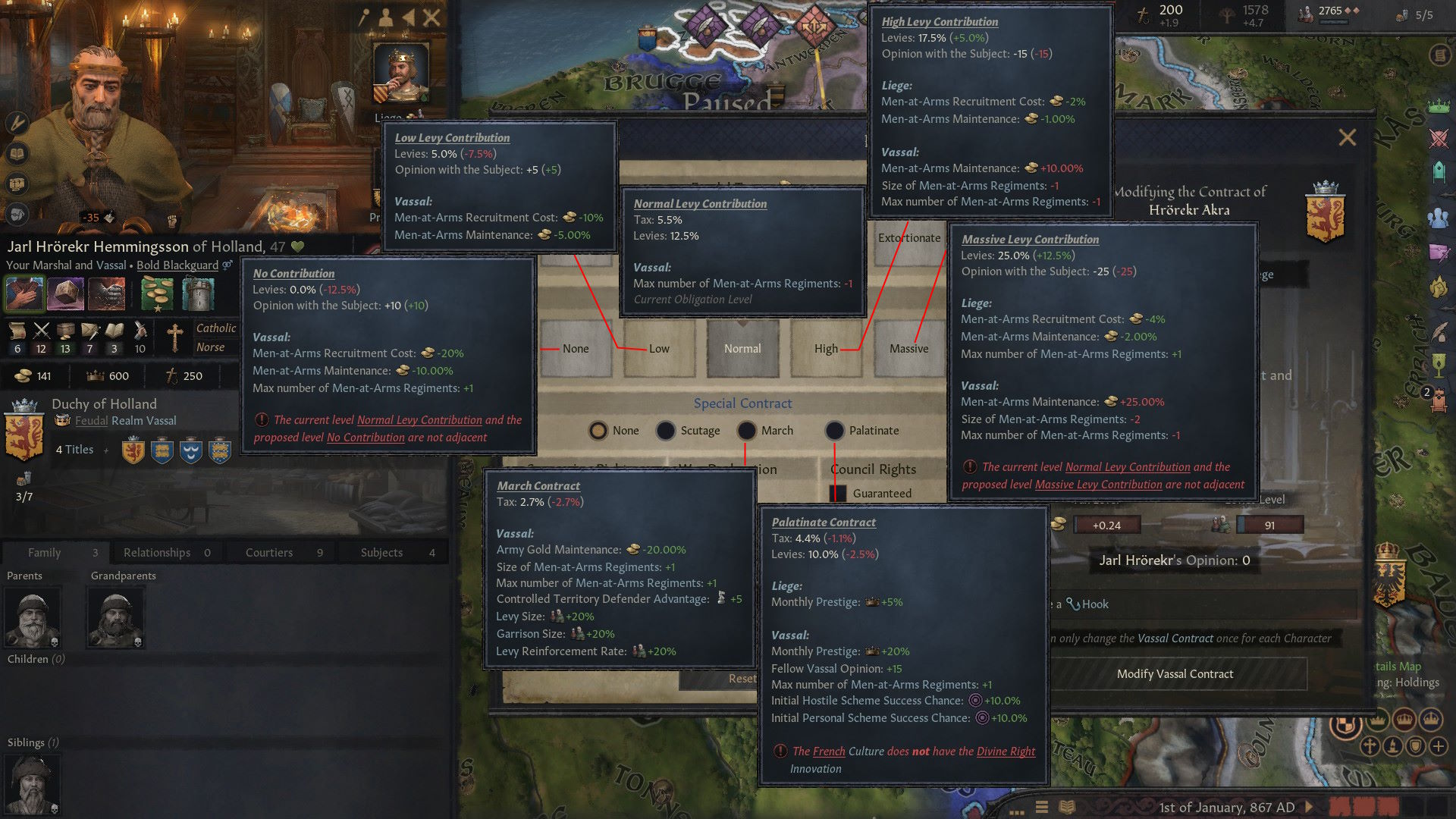Close the character panel
Viewport: 1456px width, 819px height.
point(431,17)
